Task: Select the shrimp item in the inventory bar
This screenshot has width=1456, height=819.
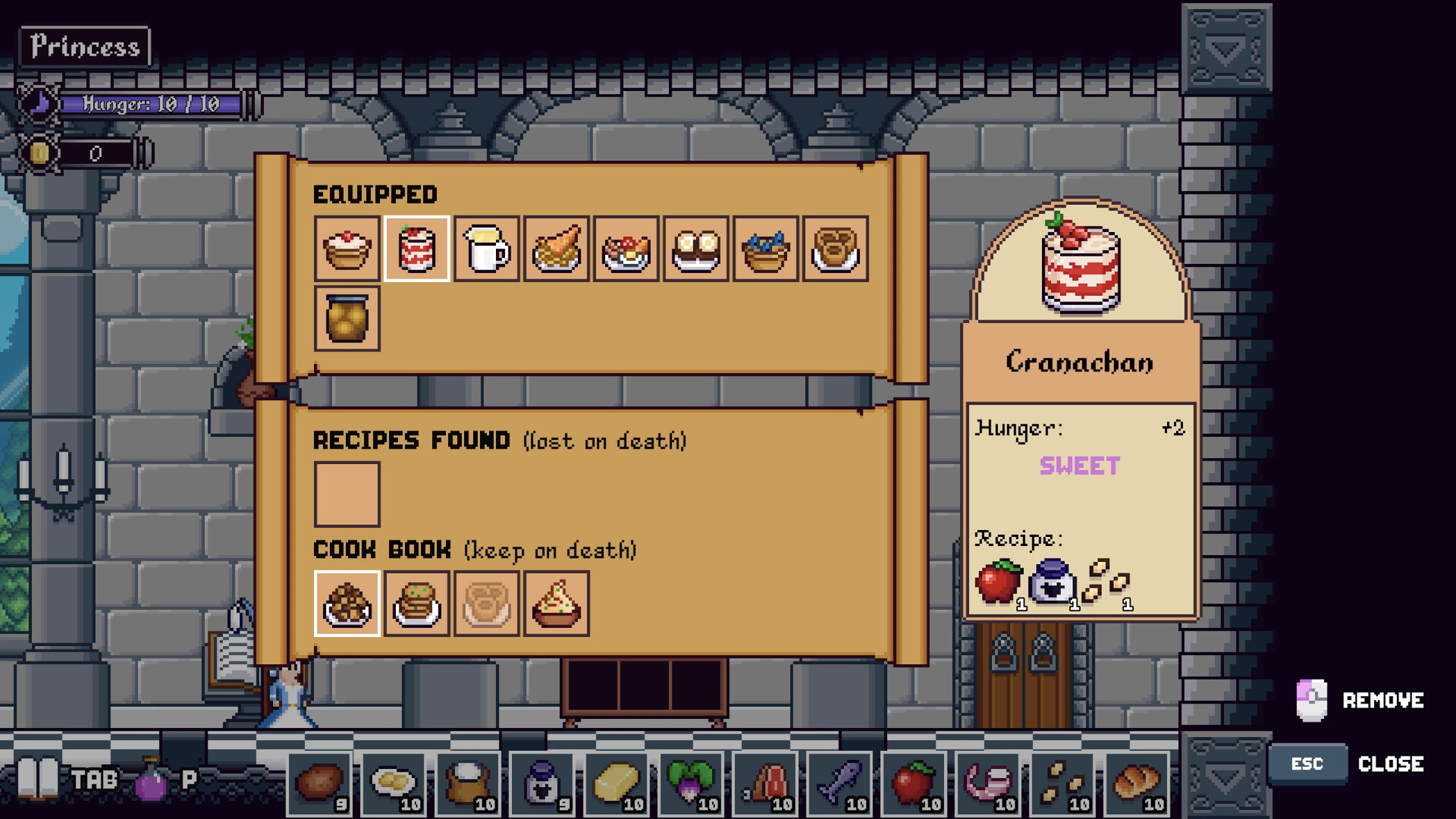Action: [x=984, y=785]
